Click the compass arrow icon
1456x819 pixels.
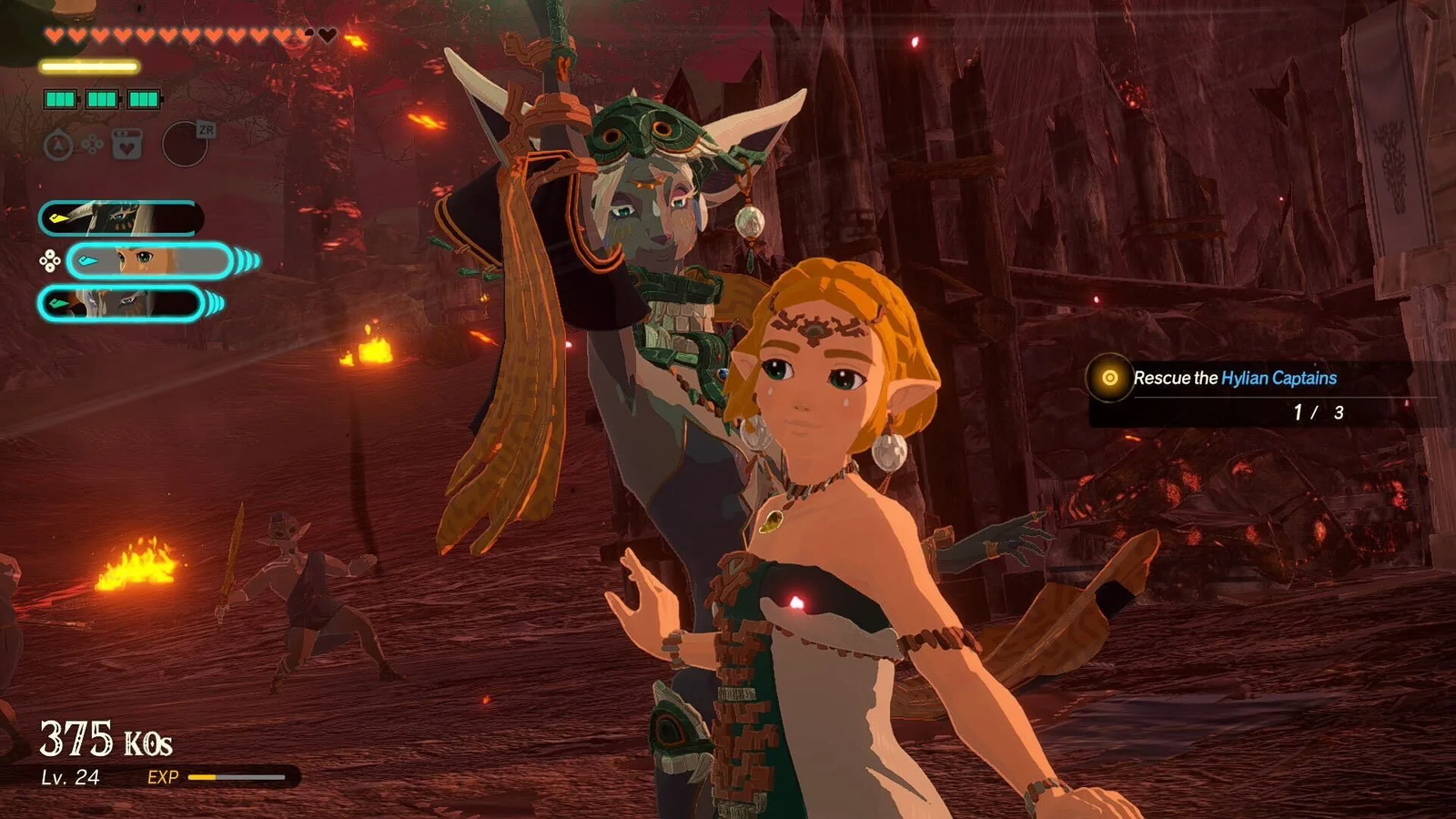click(58, 145)
